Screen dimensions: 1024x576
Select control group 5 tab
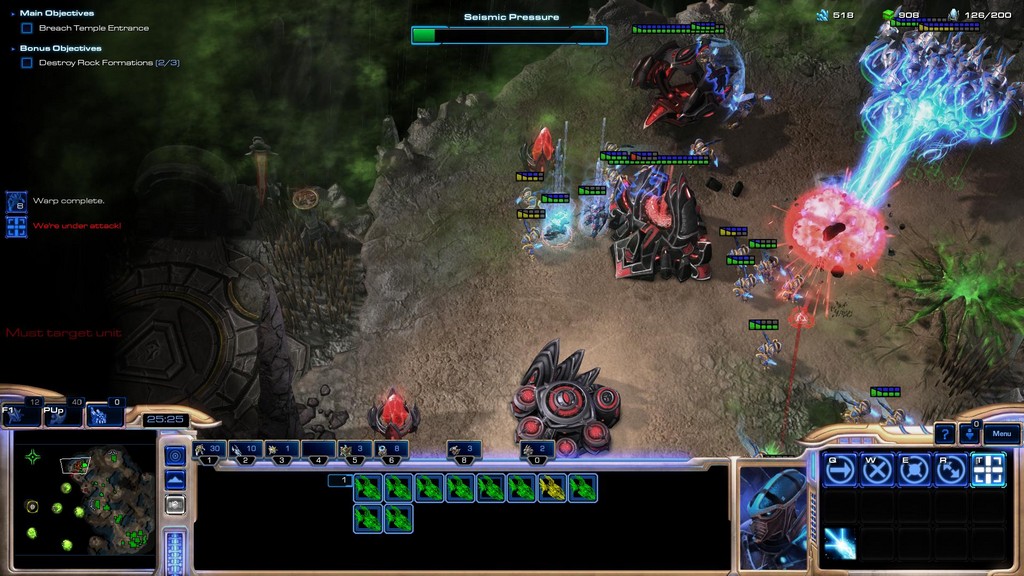click(x=355, y=451)
